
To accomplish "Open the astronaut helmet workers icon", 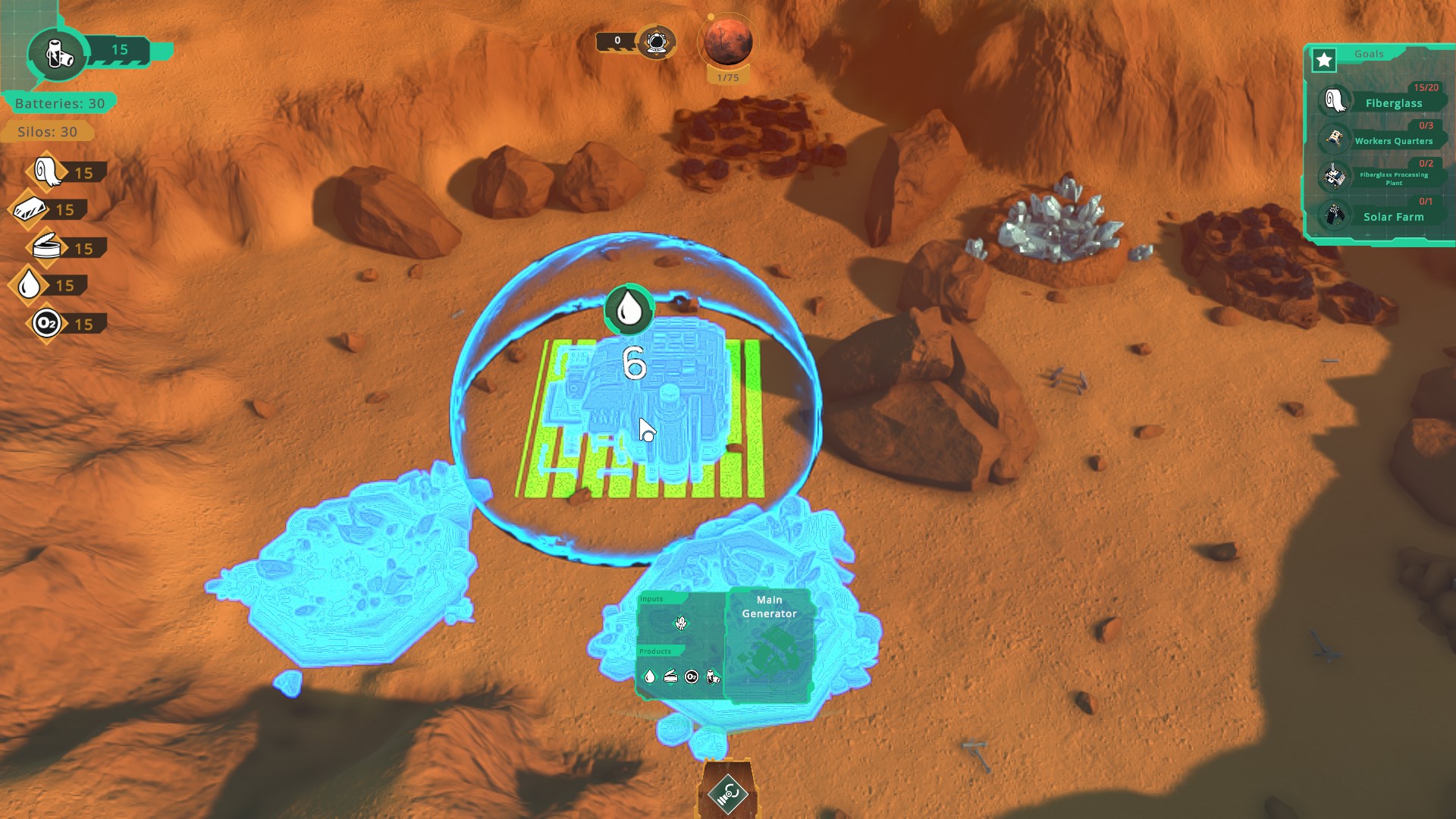I will (656, 42).
